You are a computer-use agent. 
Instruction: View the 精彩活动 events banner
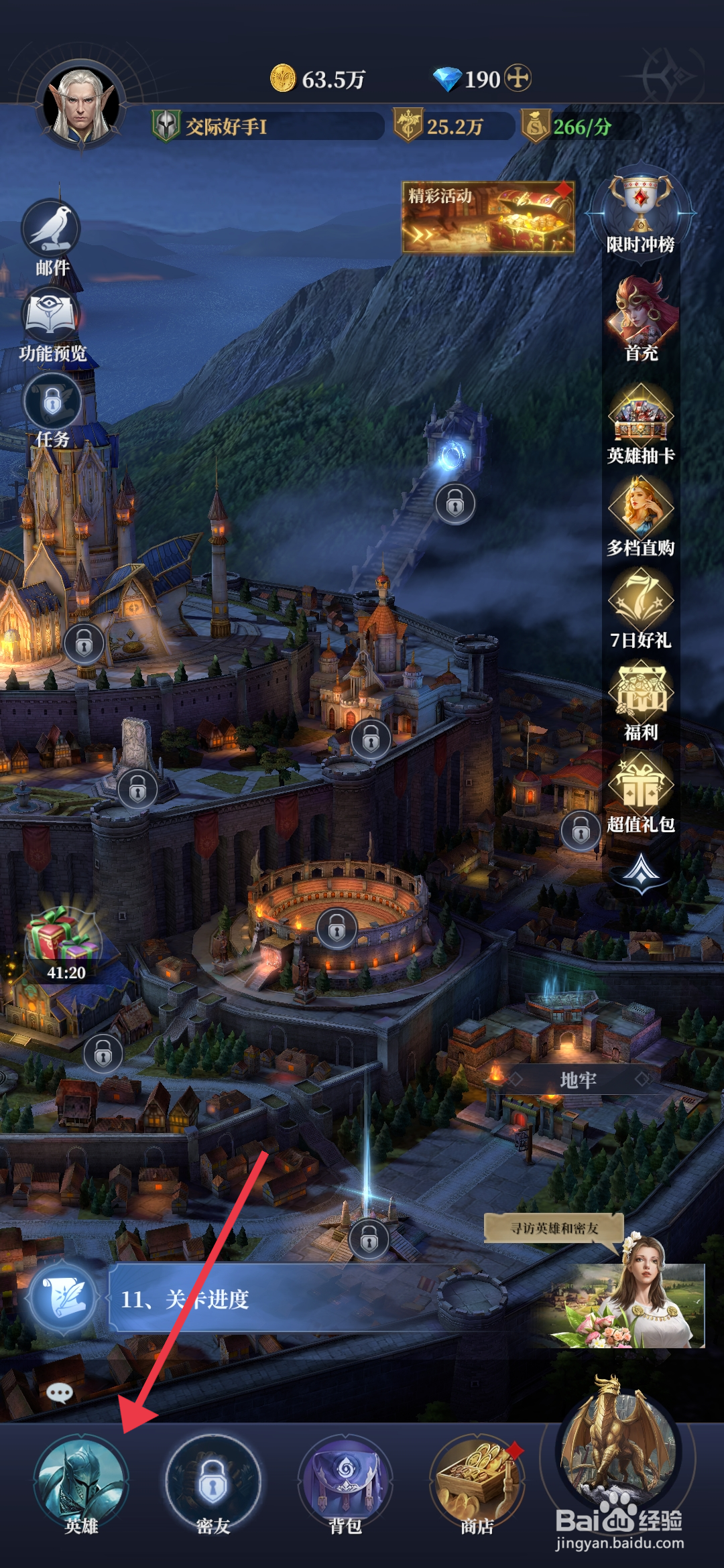coord(487,217)
